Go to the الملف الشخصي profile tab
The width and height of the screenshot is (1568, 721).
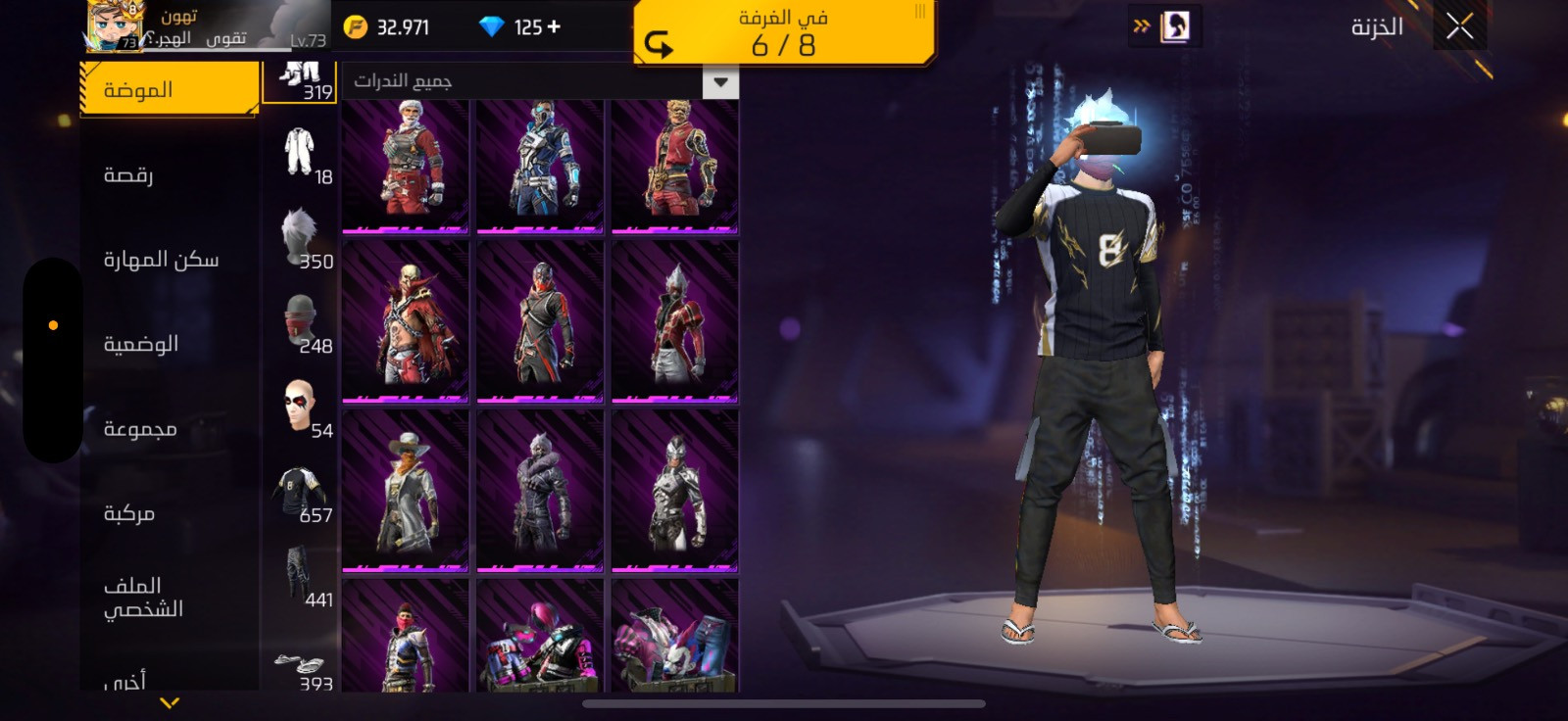143,598
